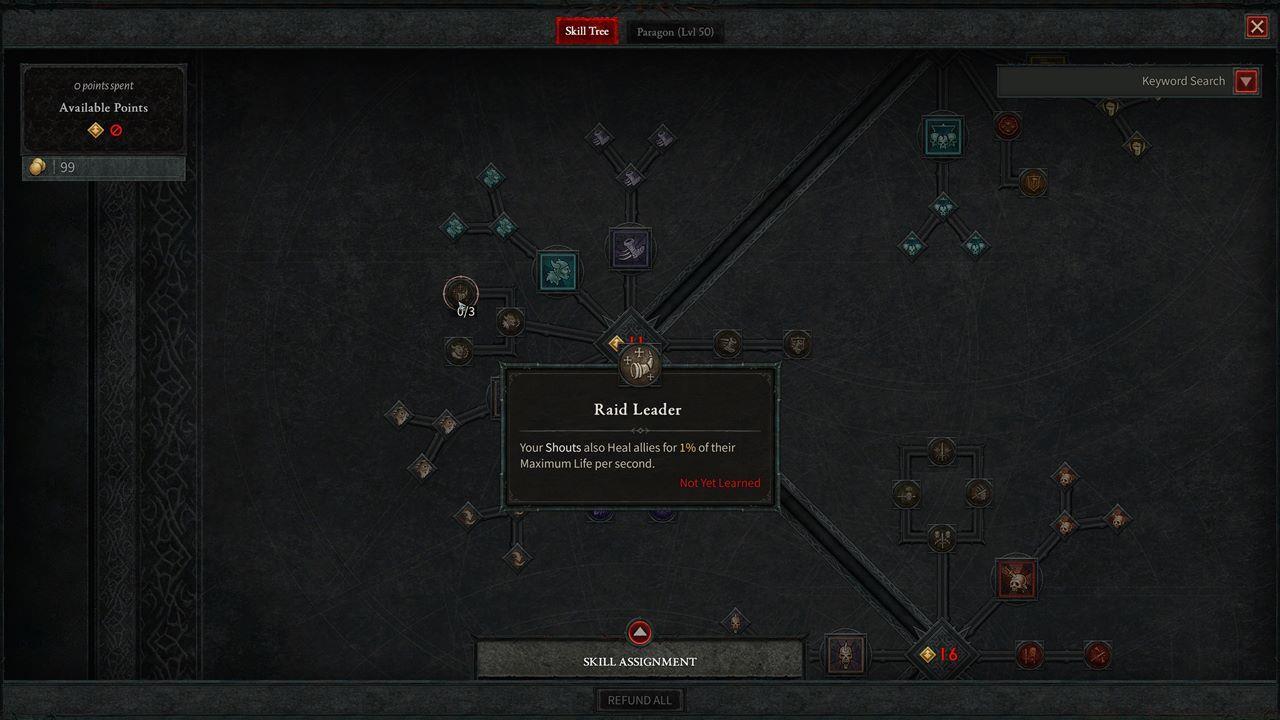Click the large teal banner skill node
Image resolution: width=1280 pixels, height=720 pixels.
(942, 137)
